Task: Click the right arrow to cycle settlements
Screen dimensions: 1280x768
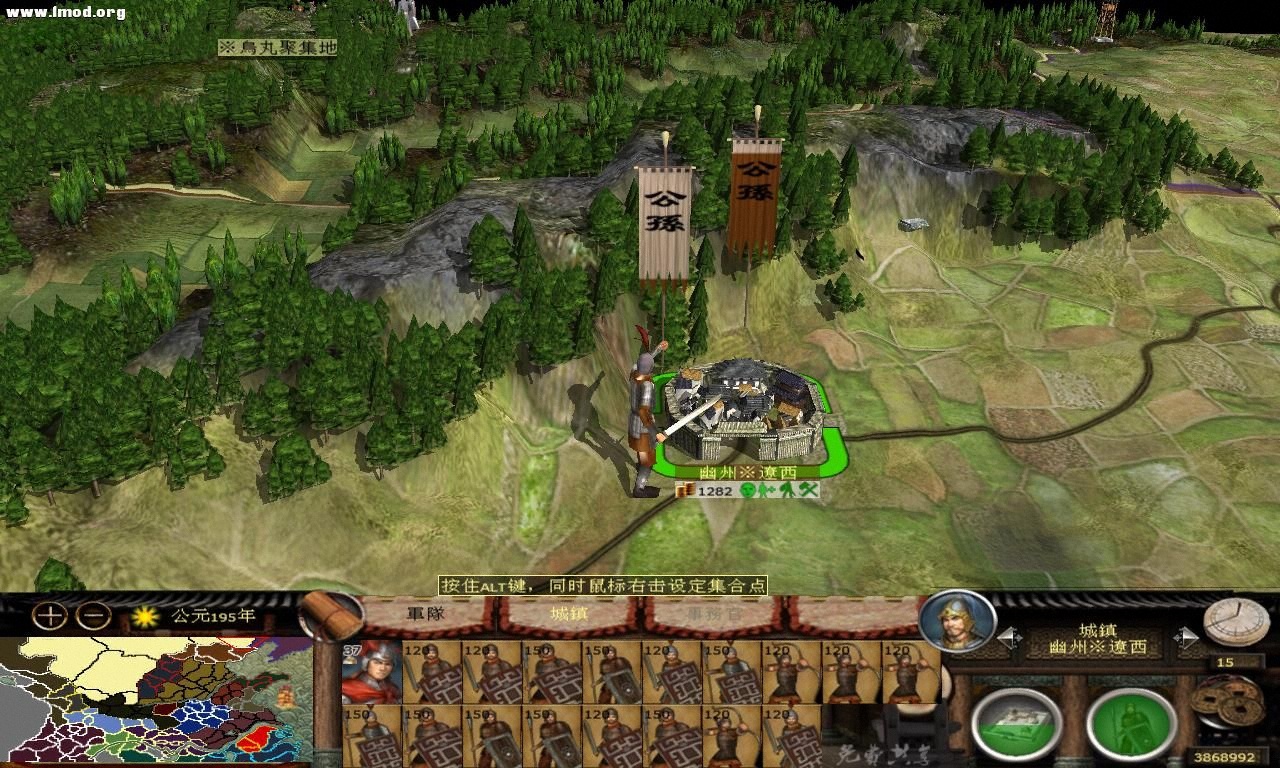Action: coord(1190,635)
